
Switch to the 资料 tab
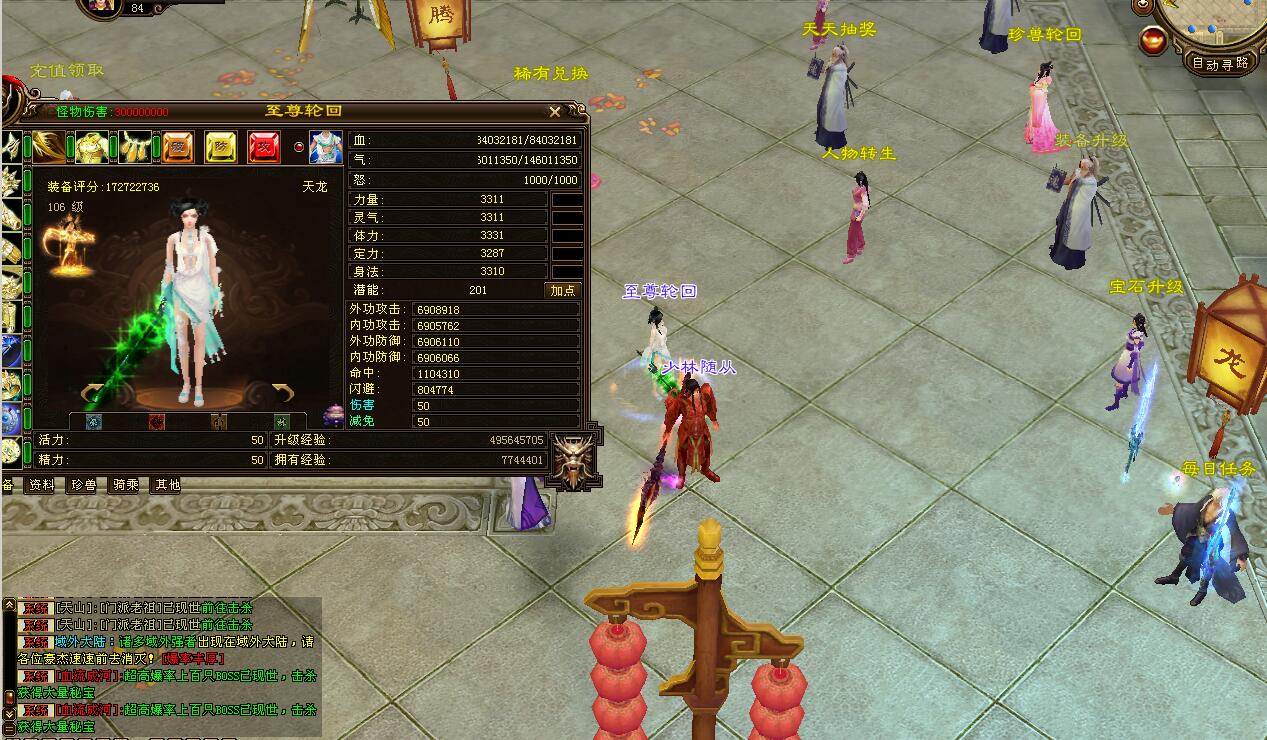coord(41,485)
